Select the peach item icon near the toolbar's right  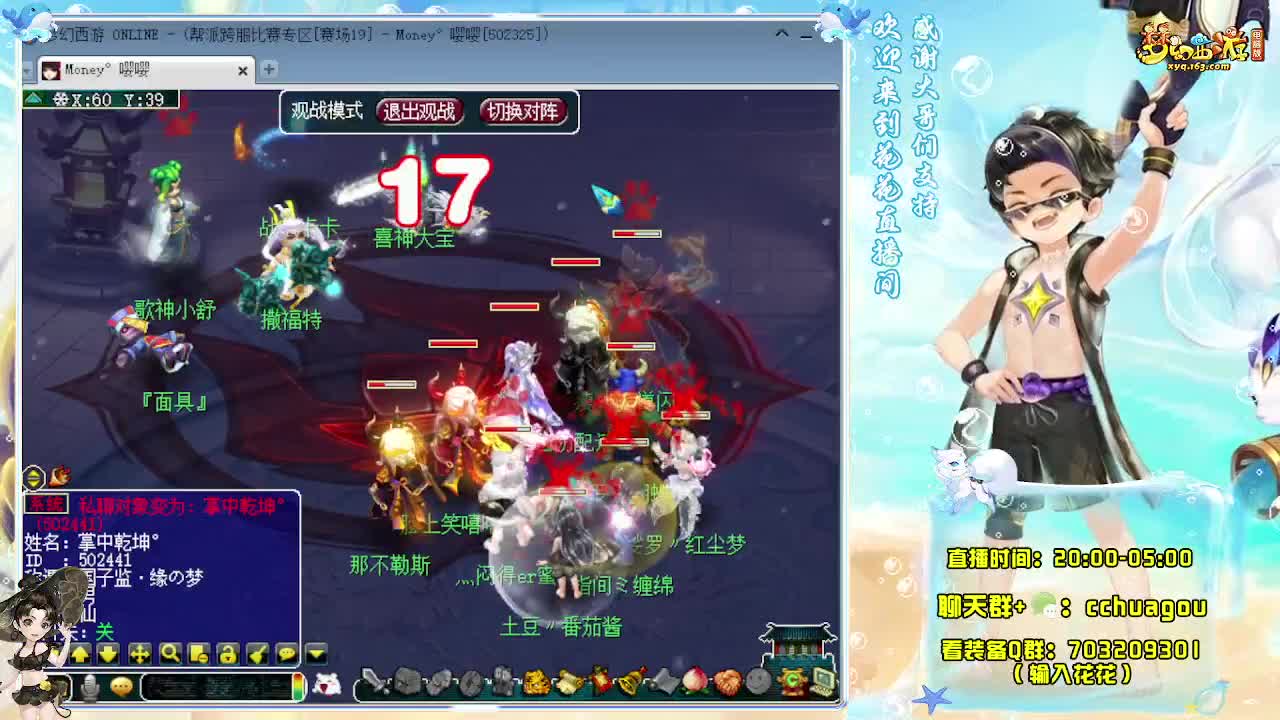tap(695, 683)
